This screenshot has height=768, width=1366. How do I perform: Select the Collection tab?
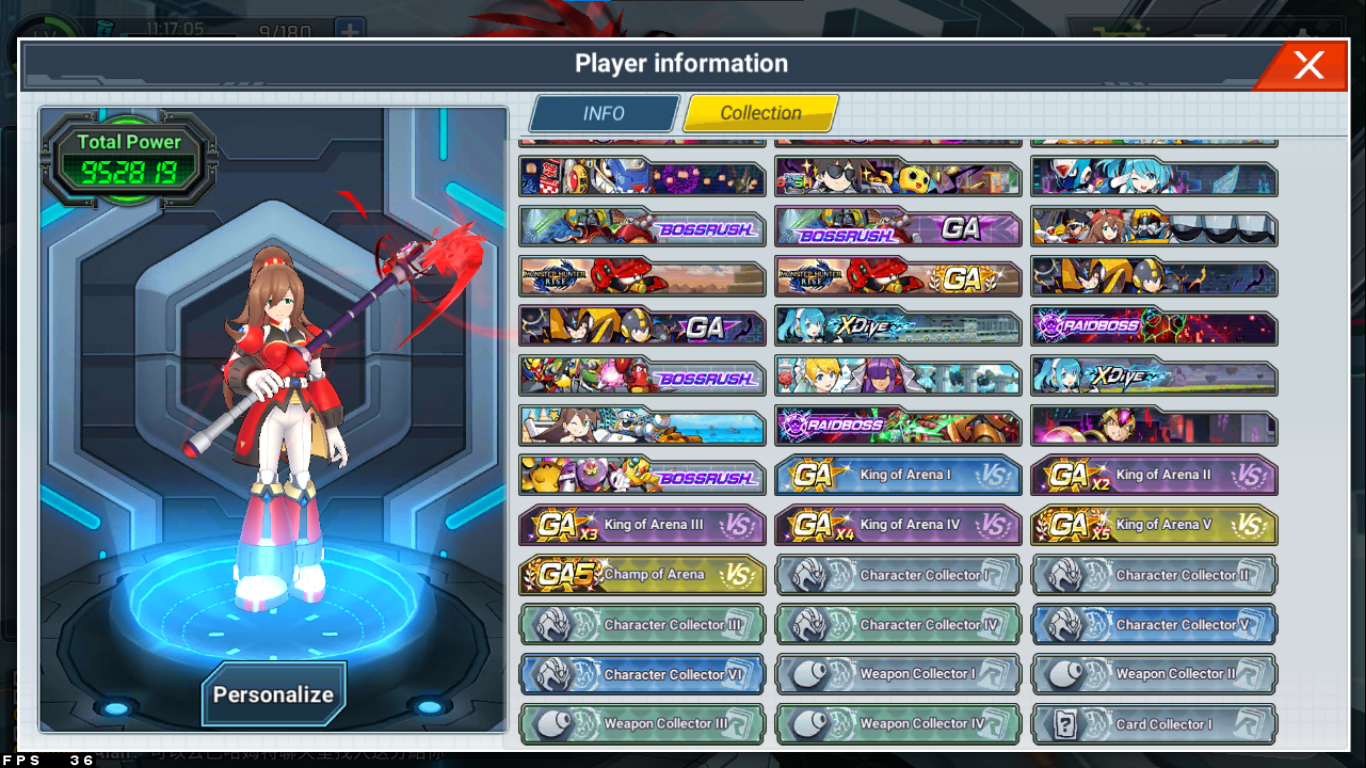760,113
